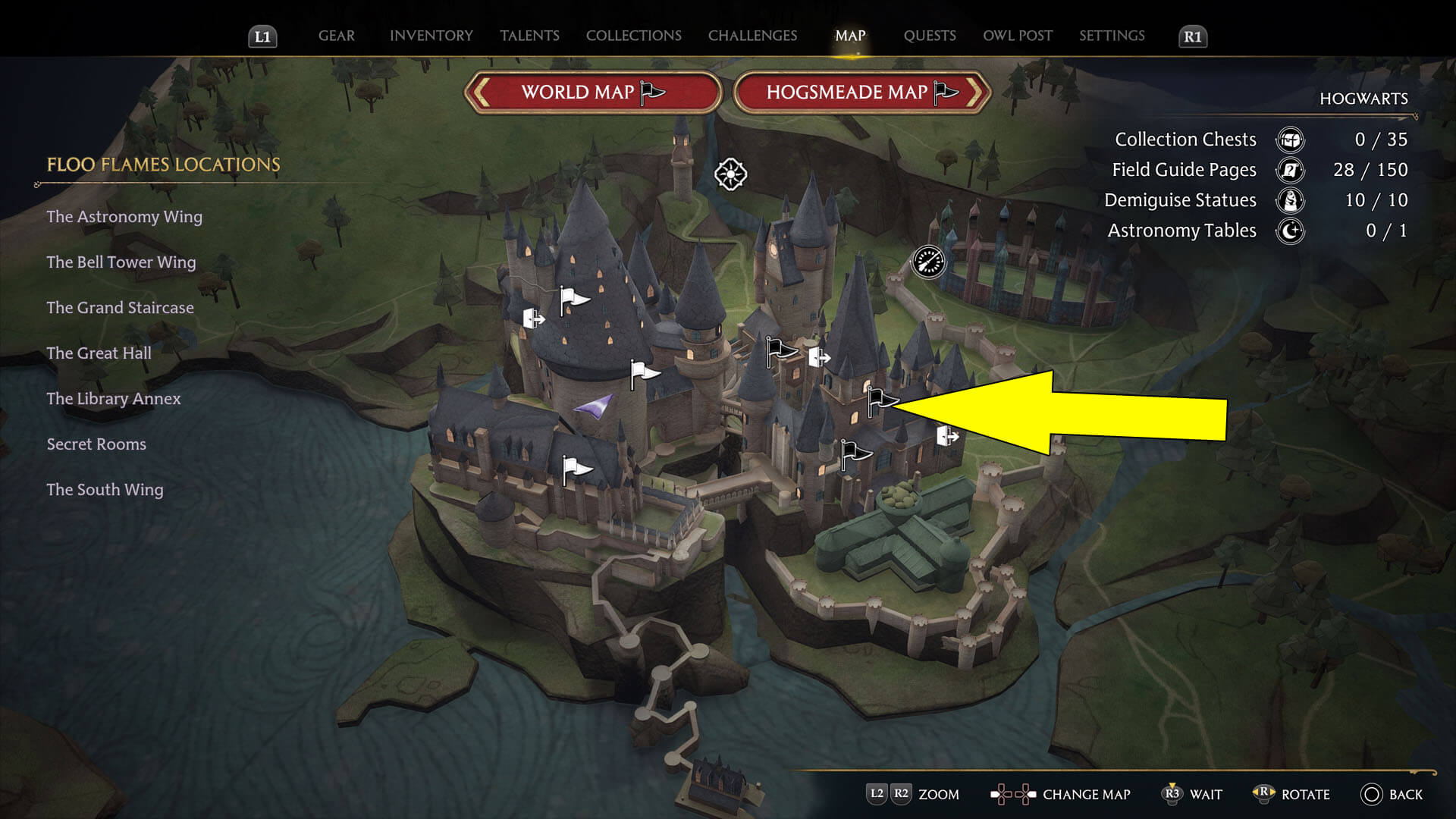Select the Demiguise Statues icon

click(1289, 201)
